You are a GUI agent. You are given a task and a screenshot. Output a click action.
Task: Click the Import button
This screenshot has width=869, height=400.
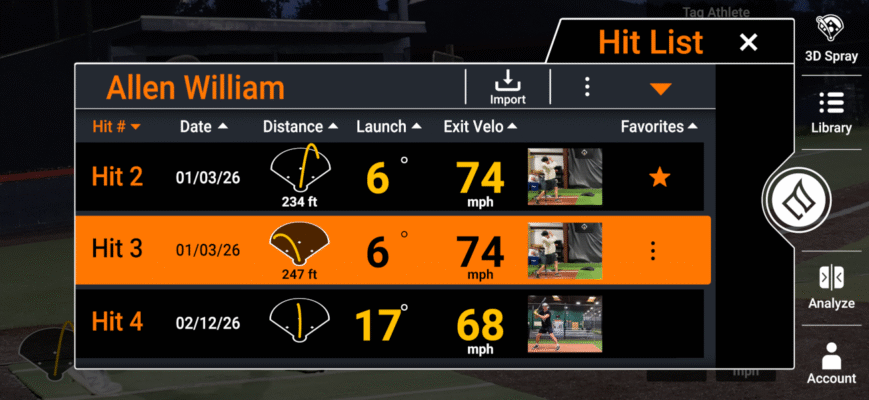pos(508,87)
